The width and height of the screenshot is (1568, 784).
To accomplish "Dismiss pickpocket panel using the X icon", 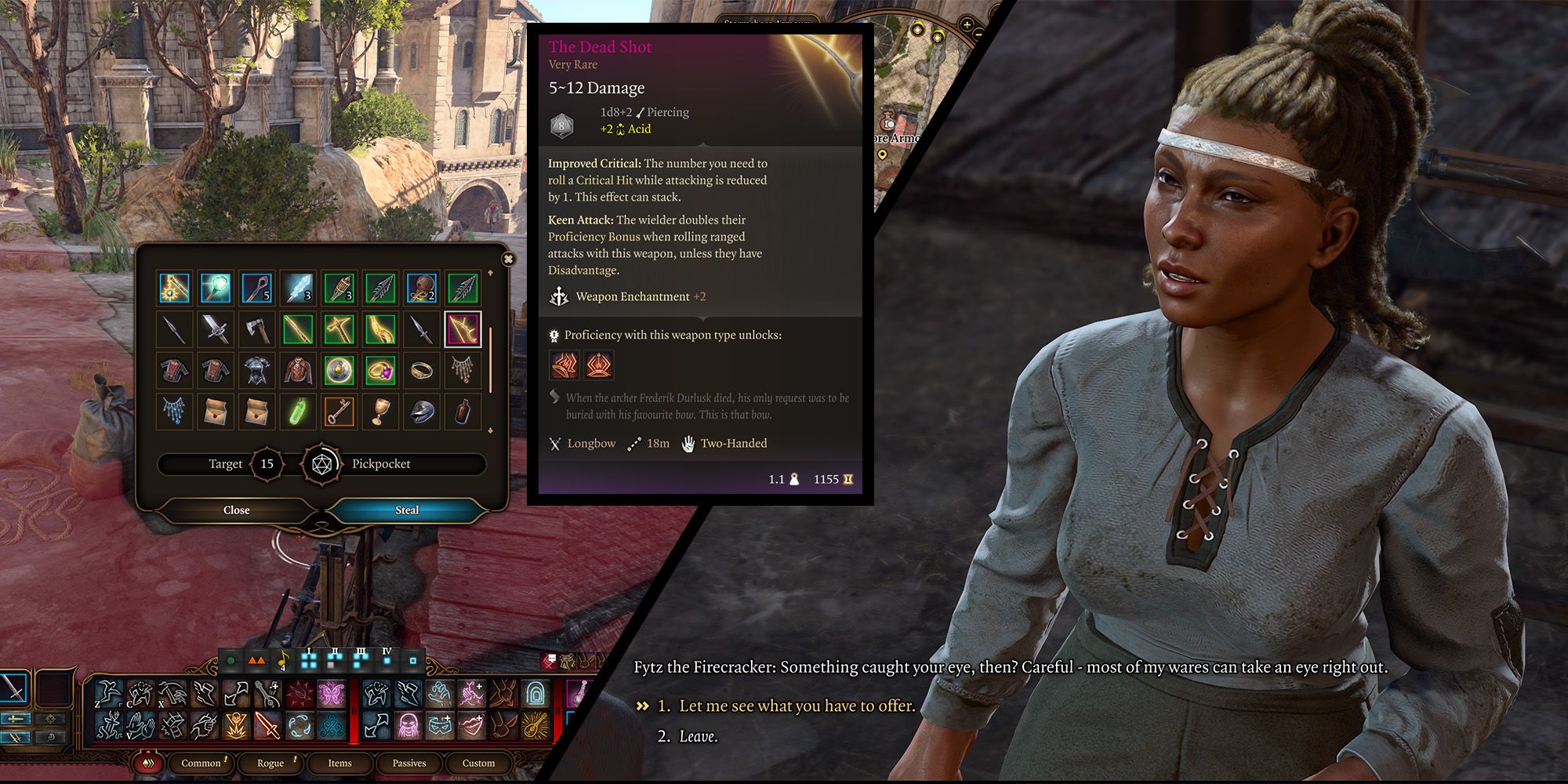I will coord(508,259).
